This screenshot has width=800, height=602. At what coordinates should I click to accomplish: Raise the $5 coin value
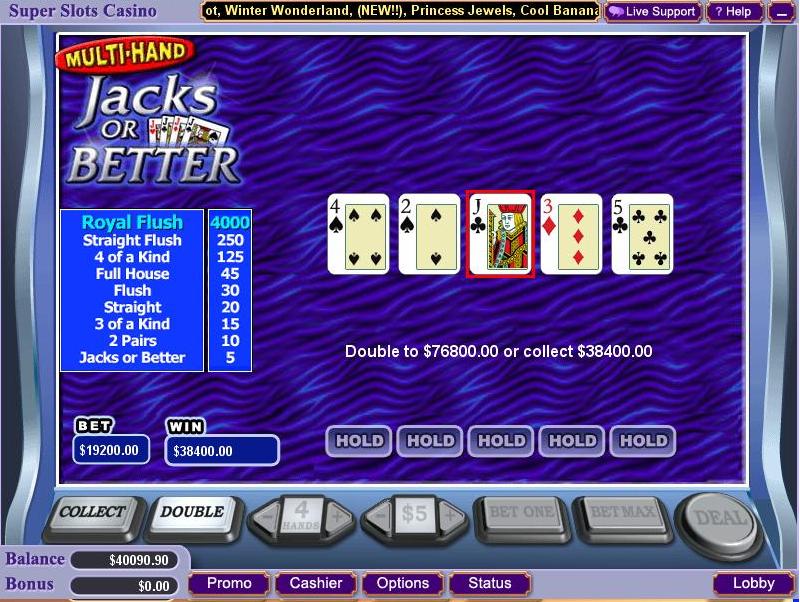451,517
